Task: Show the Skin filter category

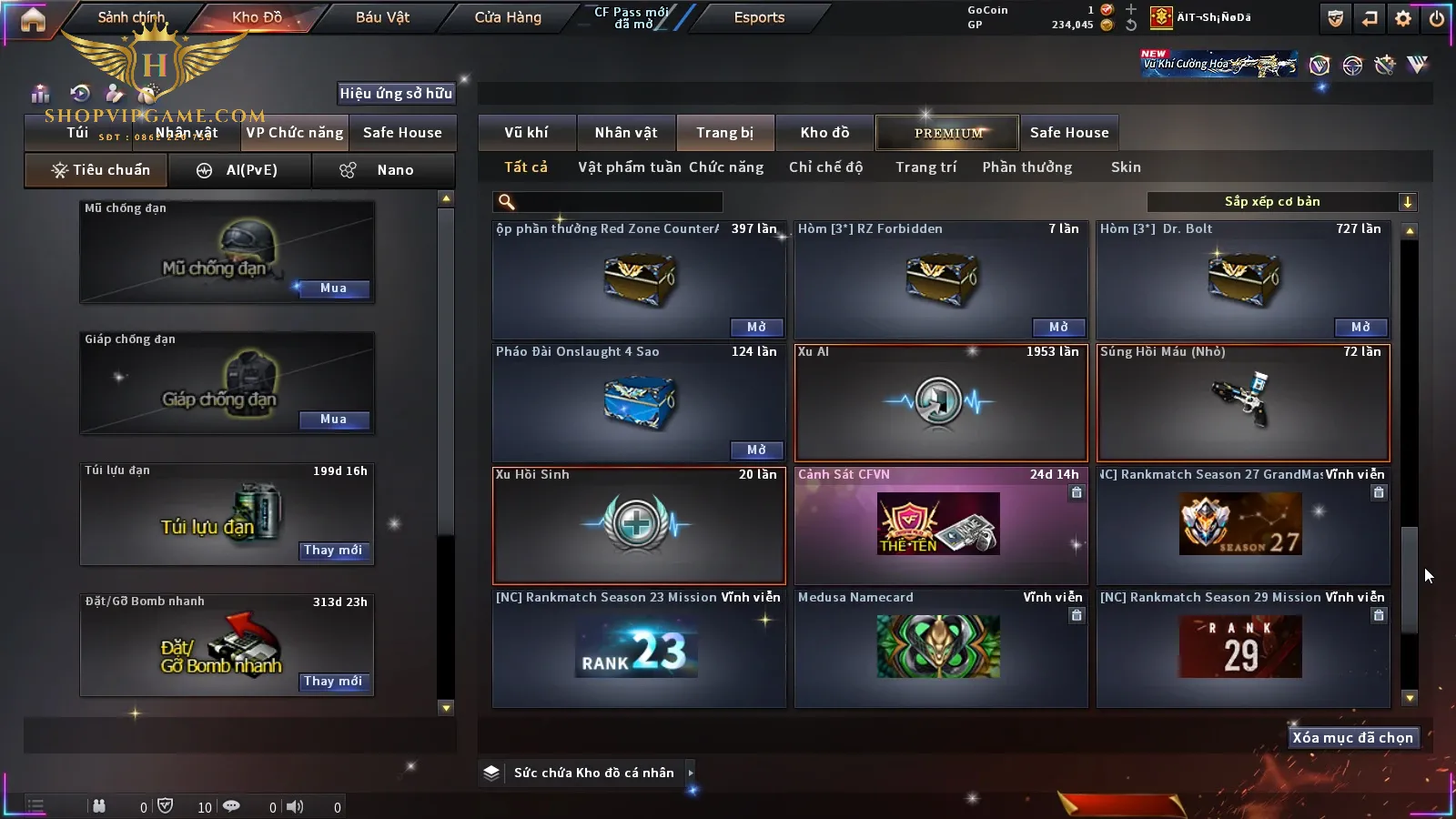Action: (x=1126, y=167)
